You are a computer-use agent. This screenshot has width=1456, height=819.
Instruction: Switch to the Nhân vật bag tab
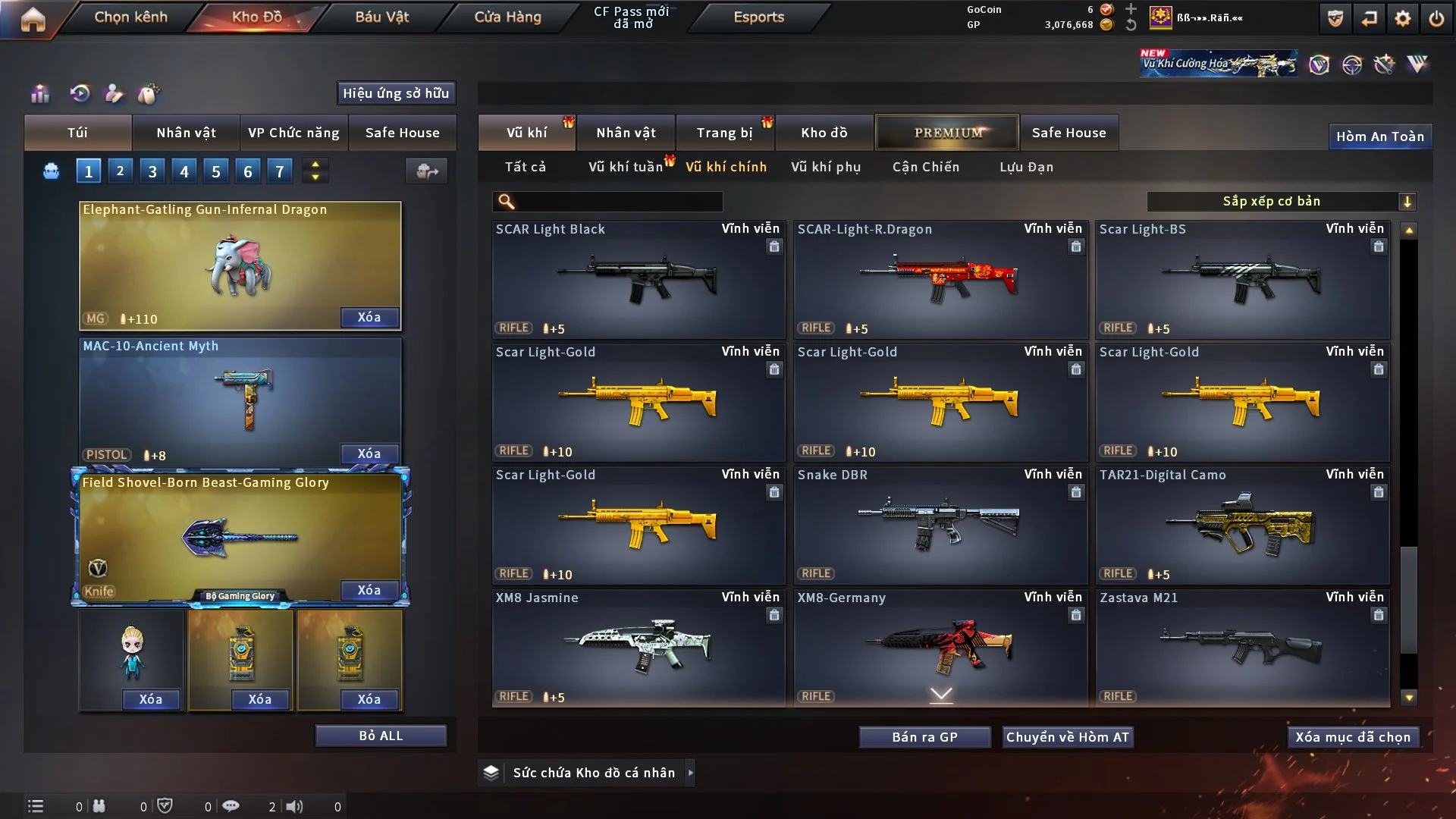(186, 133)
